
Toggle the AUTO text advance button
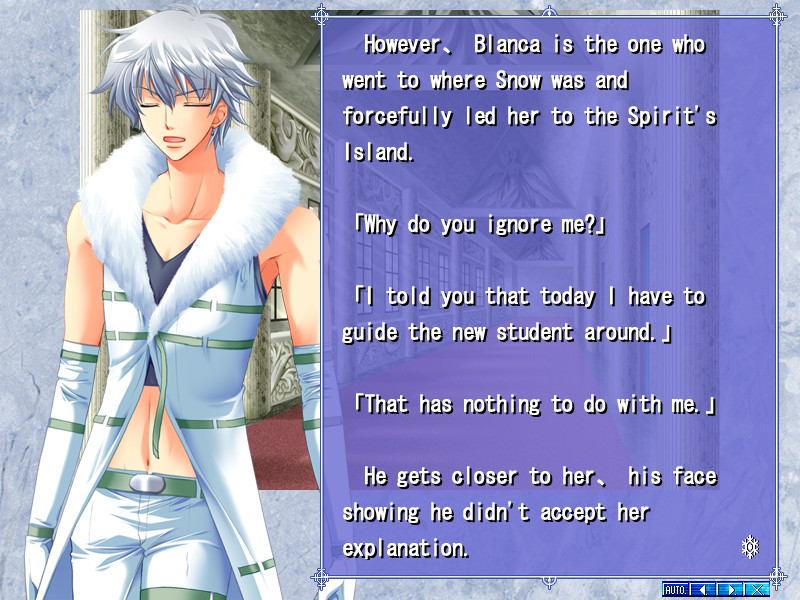click(x=676, y=589)
